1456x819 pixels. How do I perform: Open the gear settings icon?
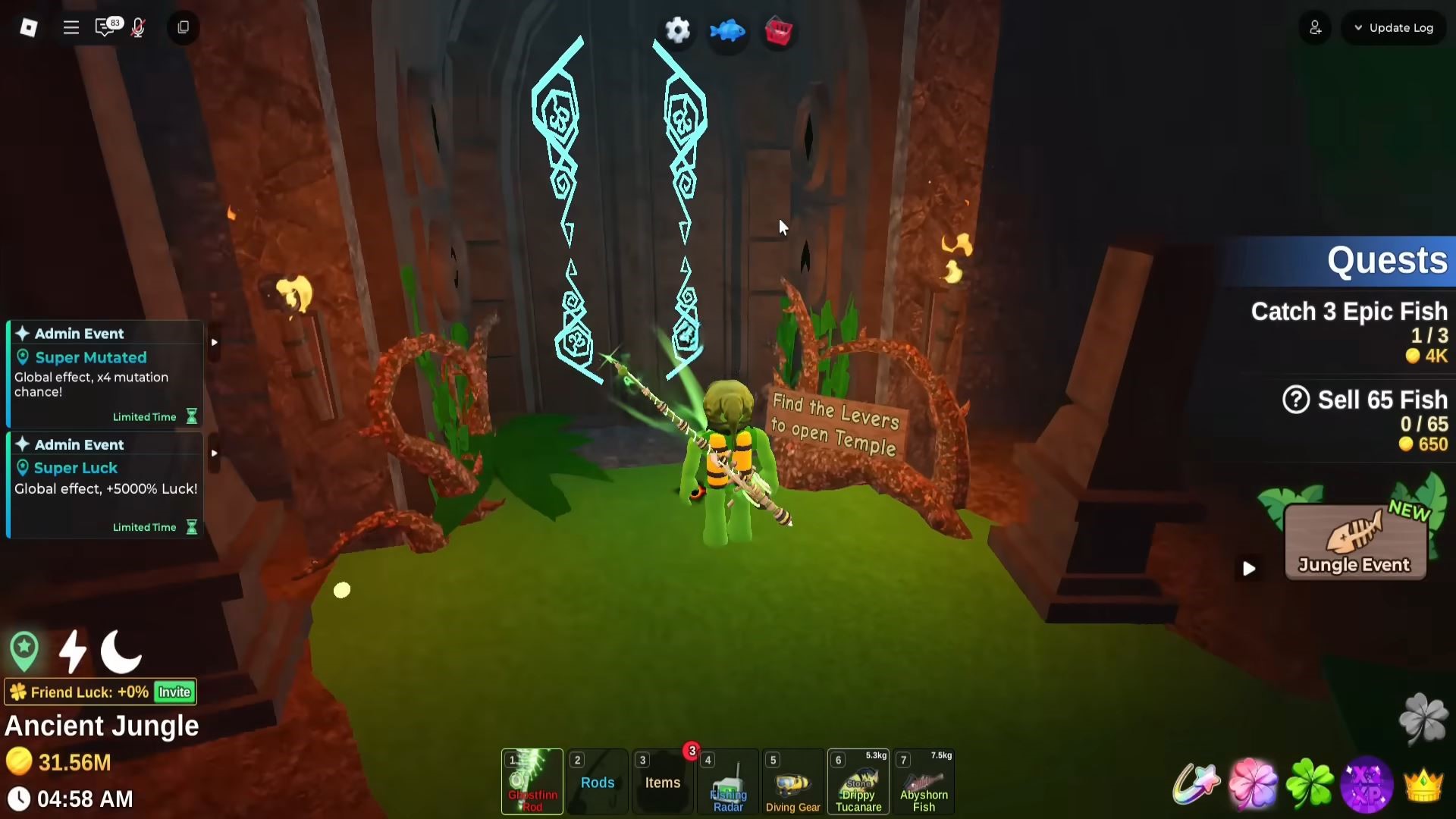point(677,30)
